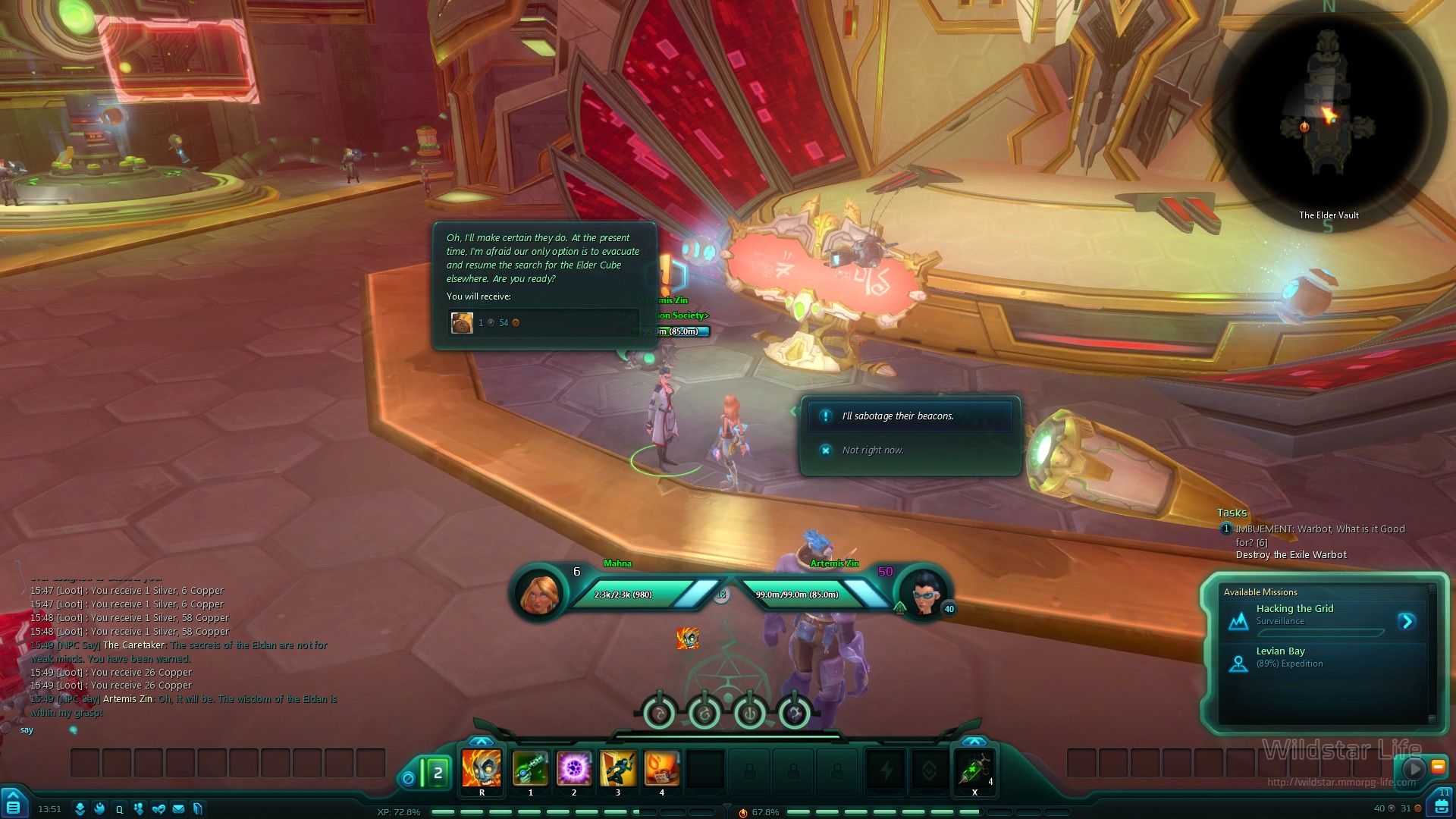Click Mahna's player portrait
Image resolution: width=1456 pixels, height=819 pixels.
pyautogui.click(x=540, y=592)
